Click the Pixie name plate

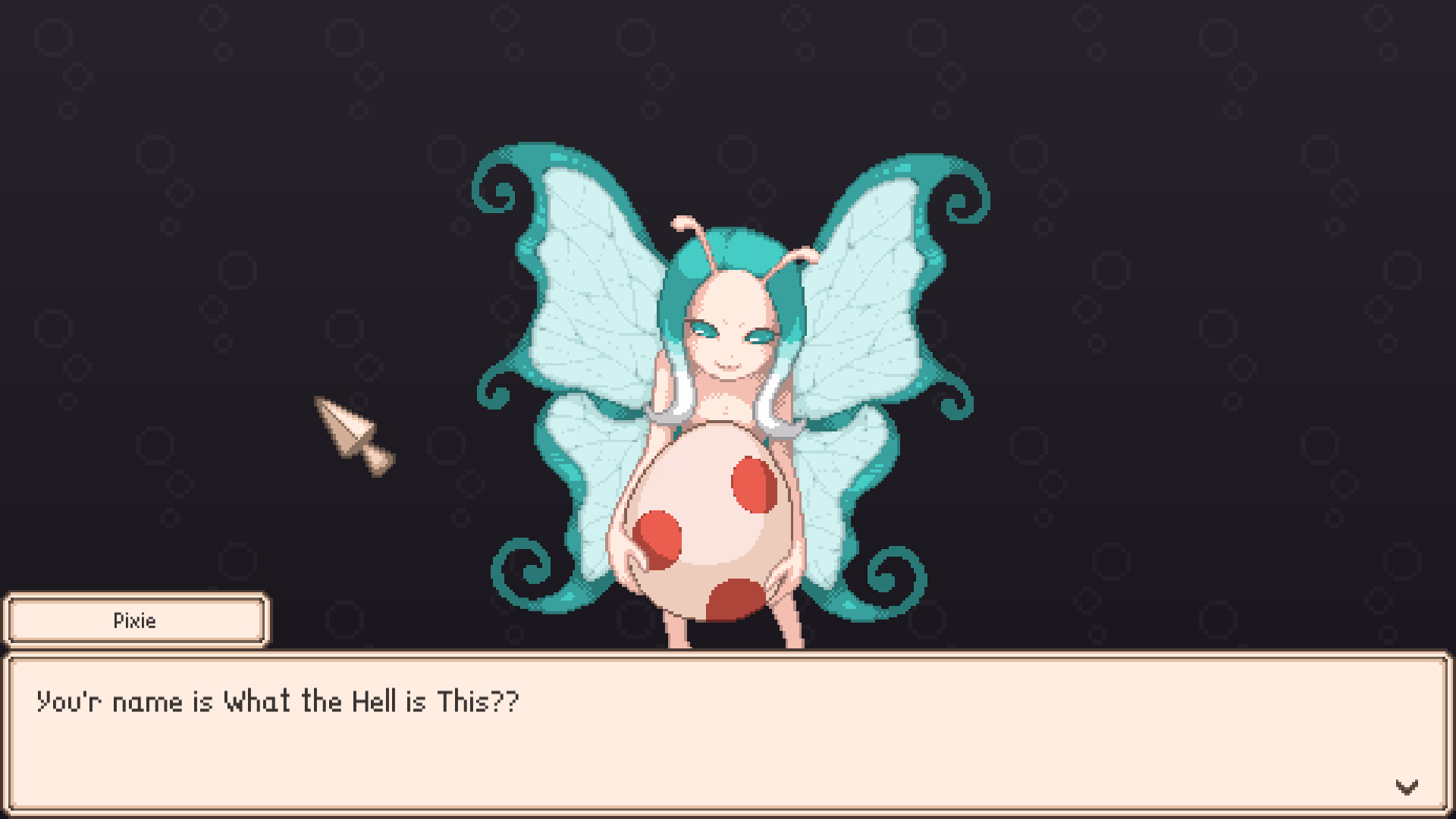[135, 620]
